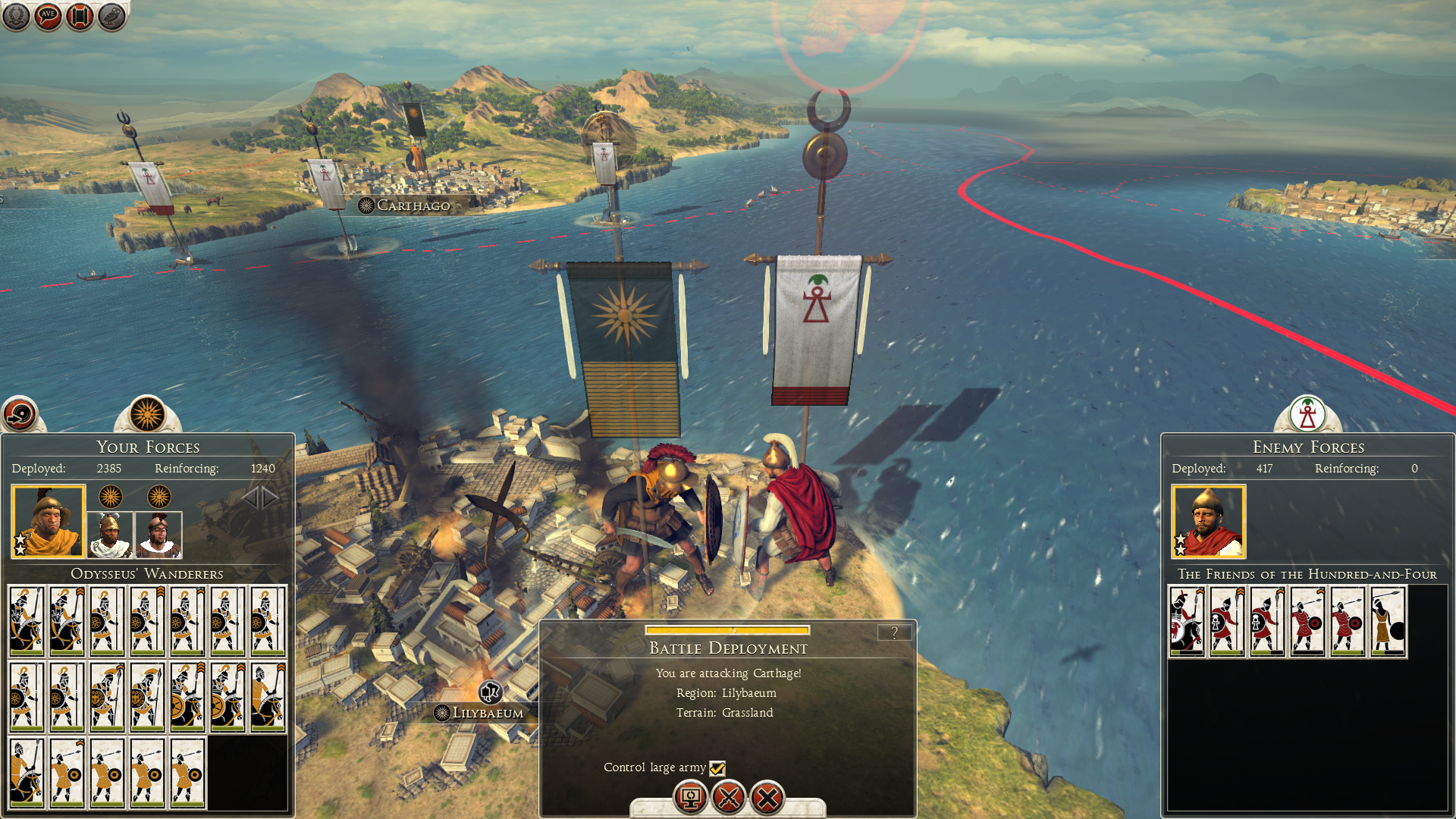Click the left arrow next to general portraits
This screenshot has height=819, width=1456.
pos(250,497)
